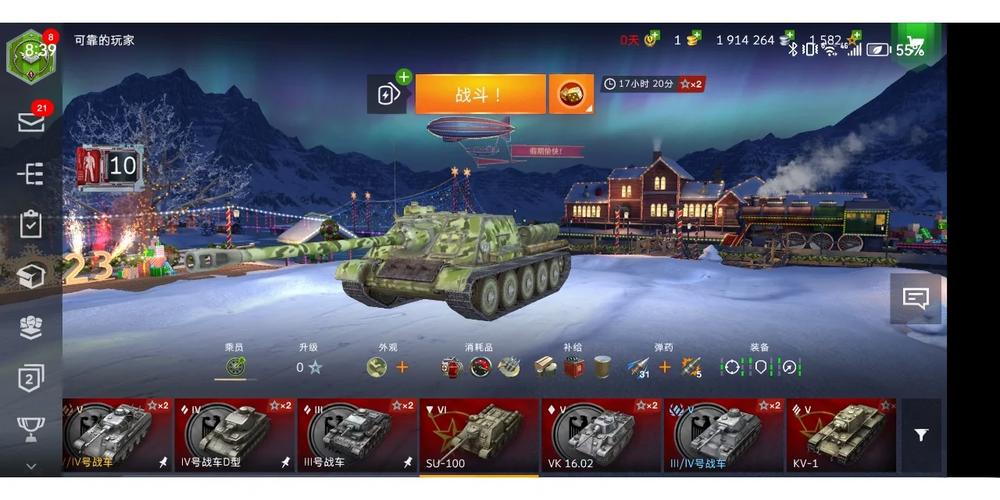The width and height of the screenshot is (1000, 500).
Task: Open the red mannequin event counter showing 10
Action: pos(108,166)
